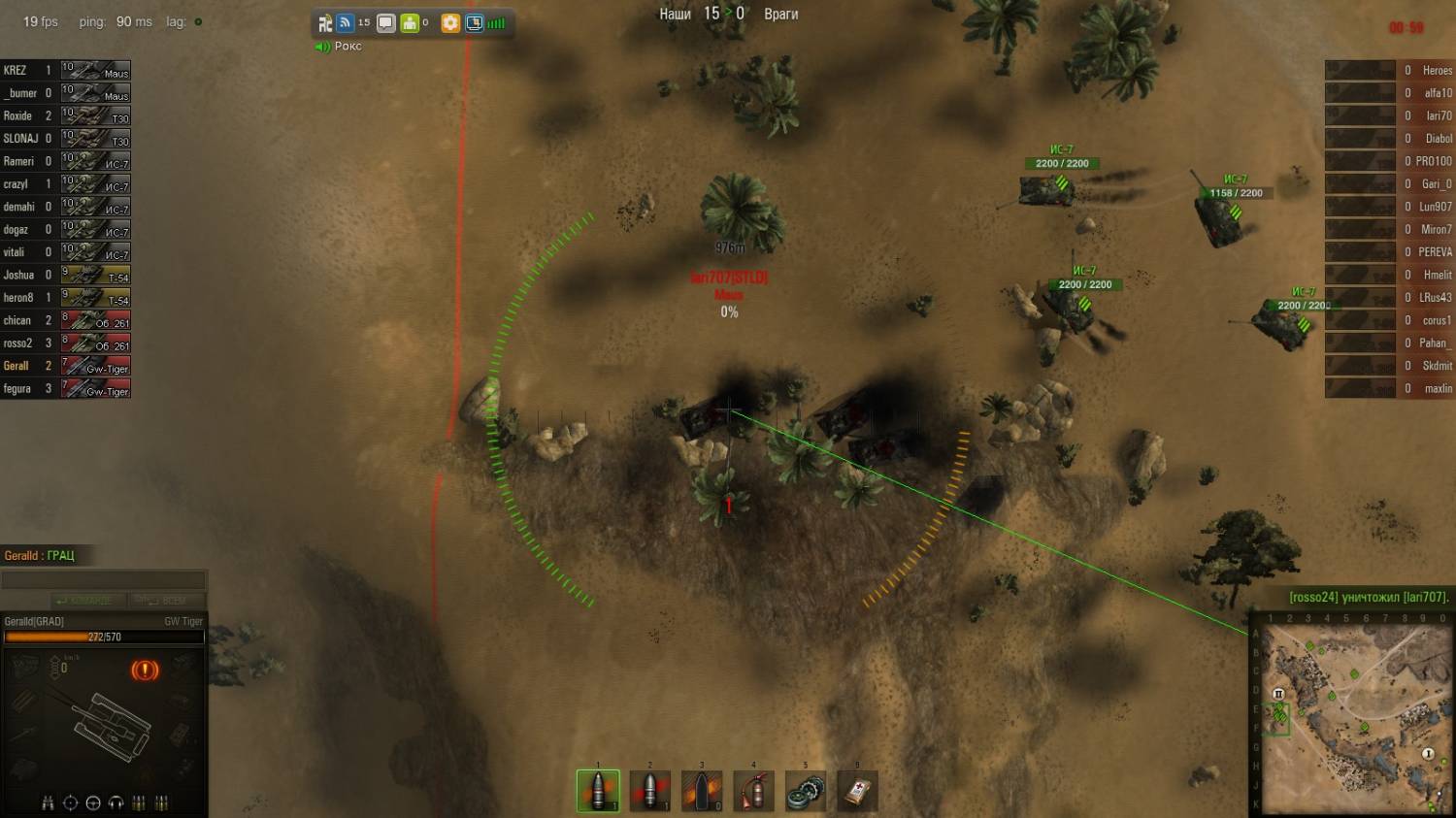1456x818 pixels.
Task: Use the first aid kit consumable
Action: tap(857, 791)
